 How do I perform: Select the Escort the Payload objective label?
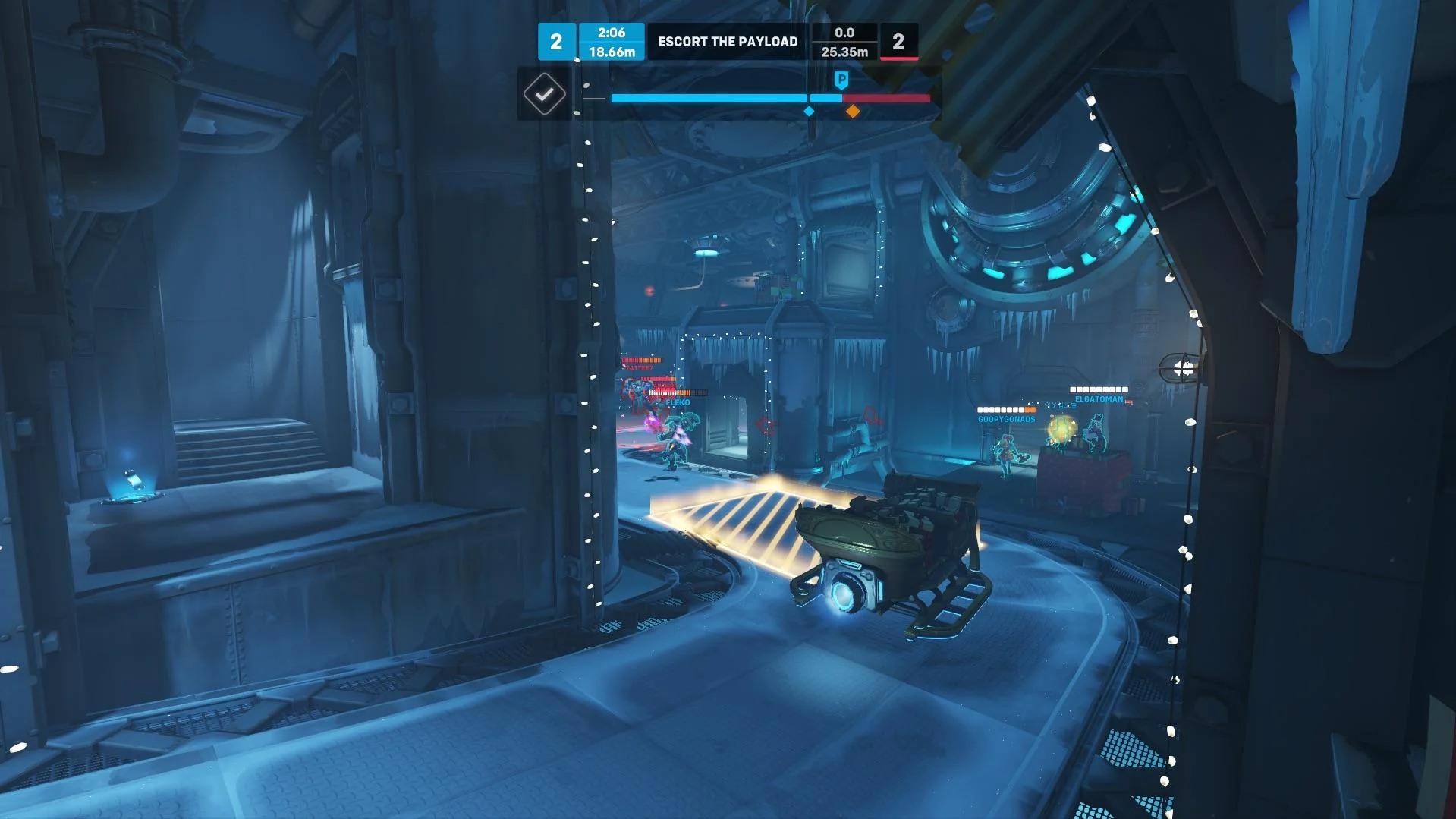click(x=727, y=42)
